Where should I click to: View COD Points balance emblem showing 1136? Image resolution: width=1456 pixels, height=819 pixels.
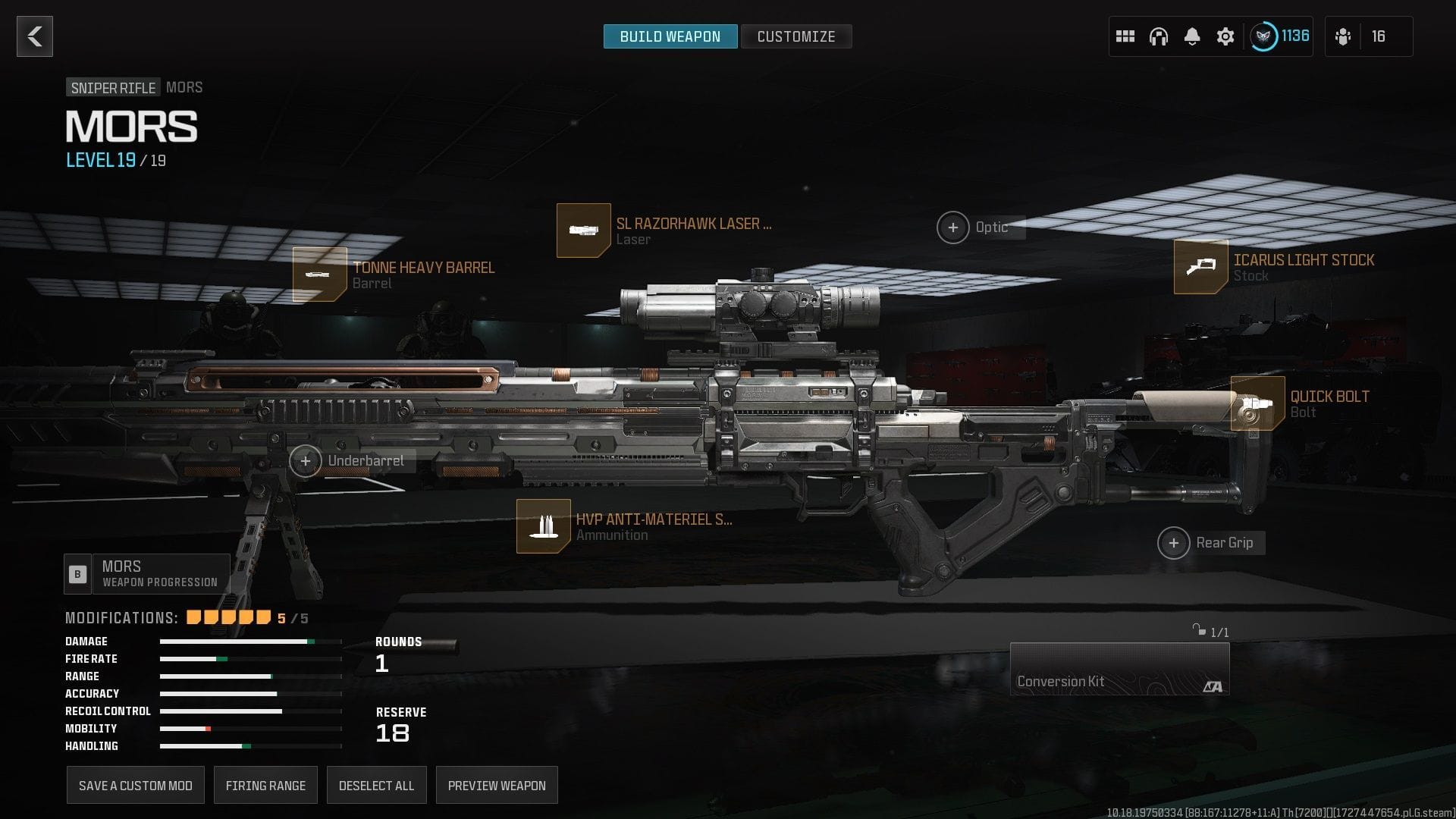coord(1265,34)
